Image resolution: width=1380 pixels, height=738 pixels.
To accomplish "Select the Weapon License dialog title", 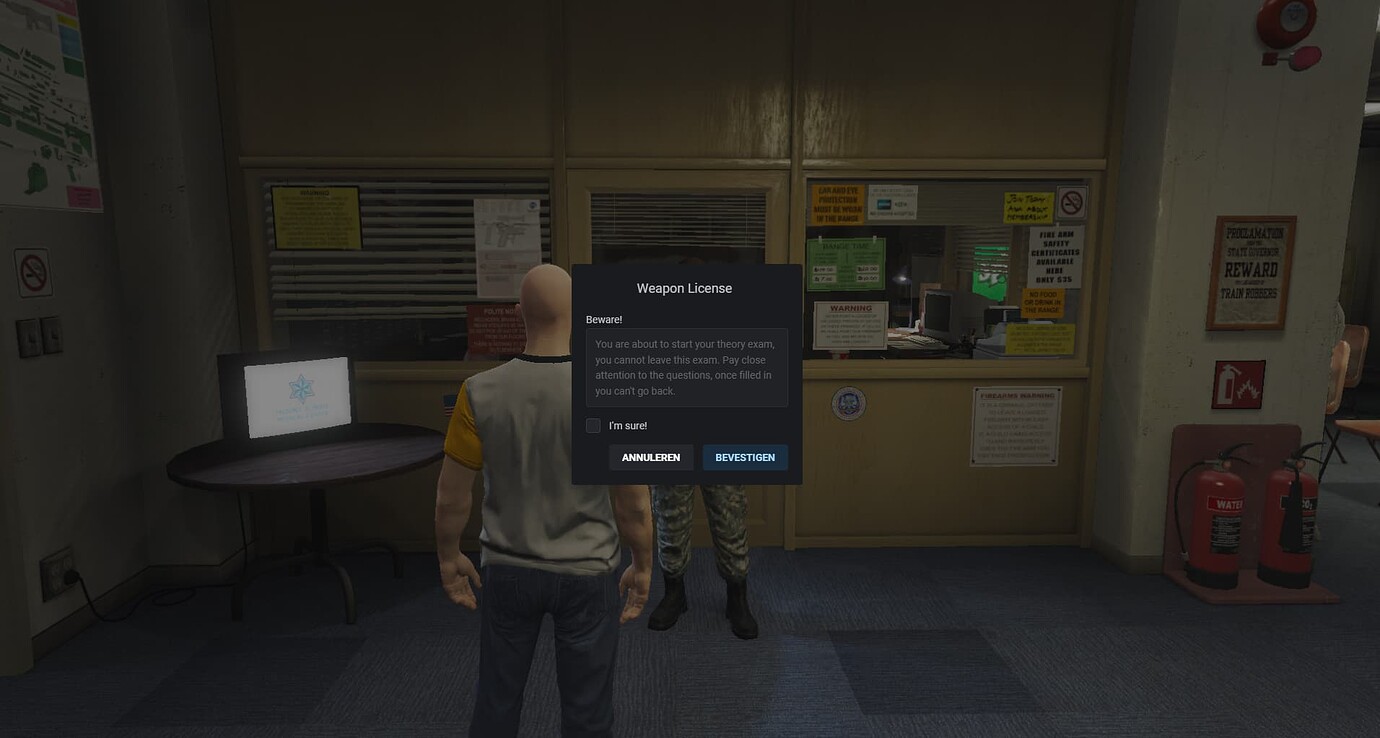I will pos(683,288).
